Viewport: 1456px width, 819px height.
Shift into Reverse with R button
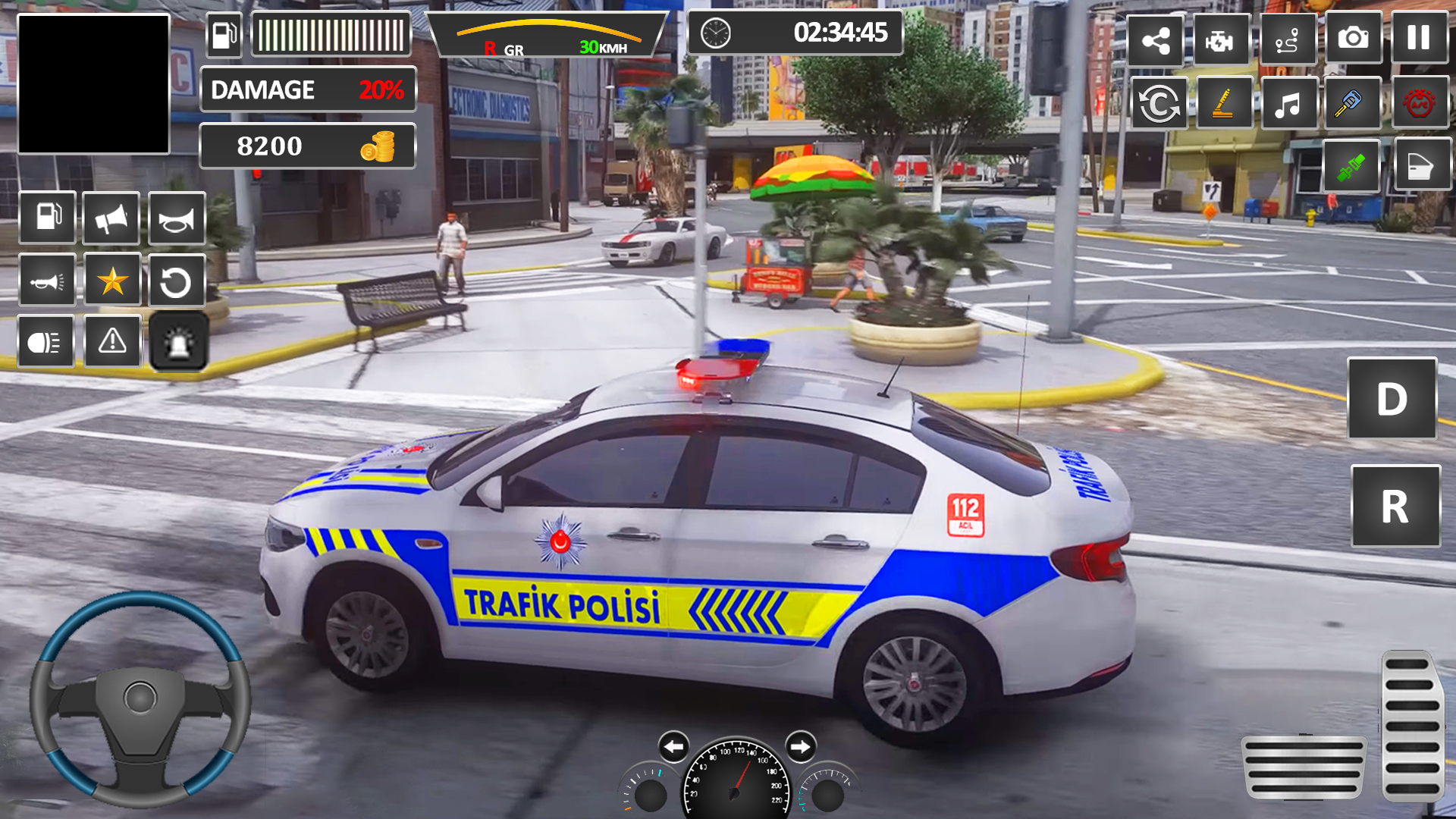pos(1395,507)
